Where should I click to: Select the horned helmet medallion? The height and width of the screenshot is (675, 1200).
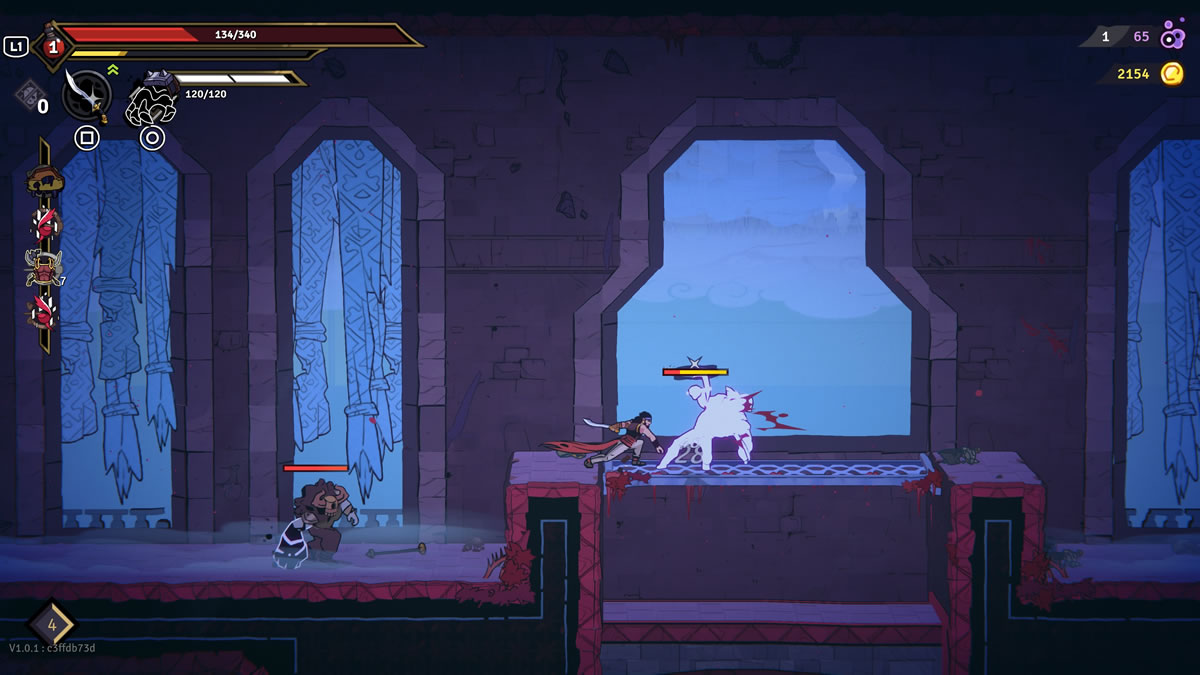[44, 268]
